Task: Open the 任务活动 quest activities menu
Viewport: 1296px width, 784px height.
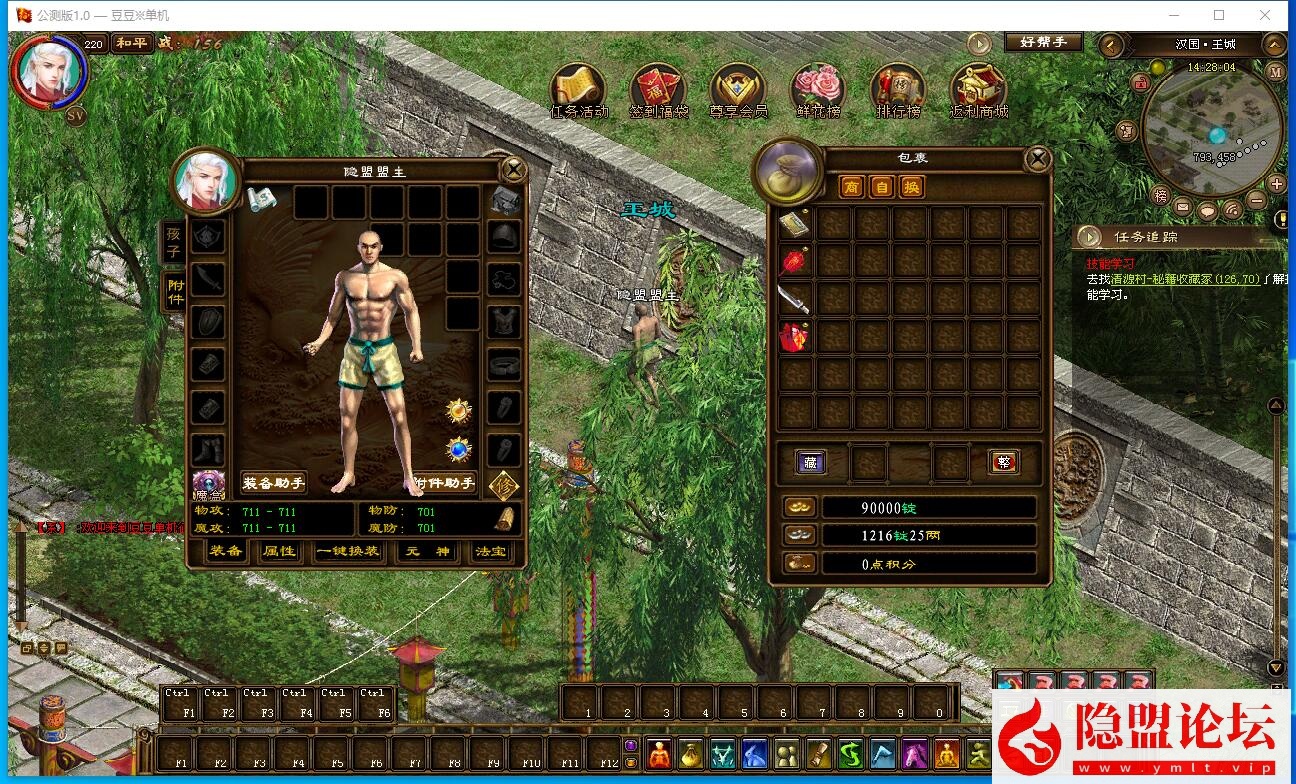Action: point(579,91)
